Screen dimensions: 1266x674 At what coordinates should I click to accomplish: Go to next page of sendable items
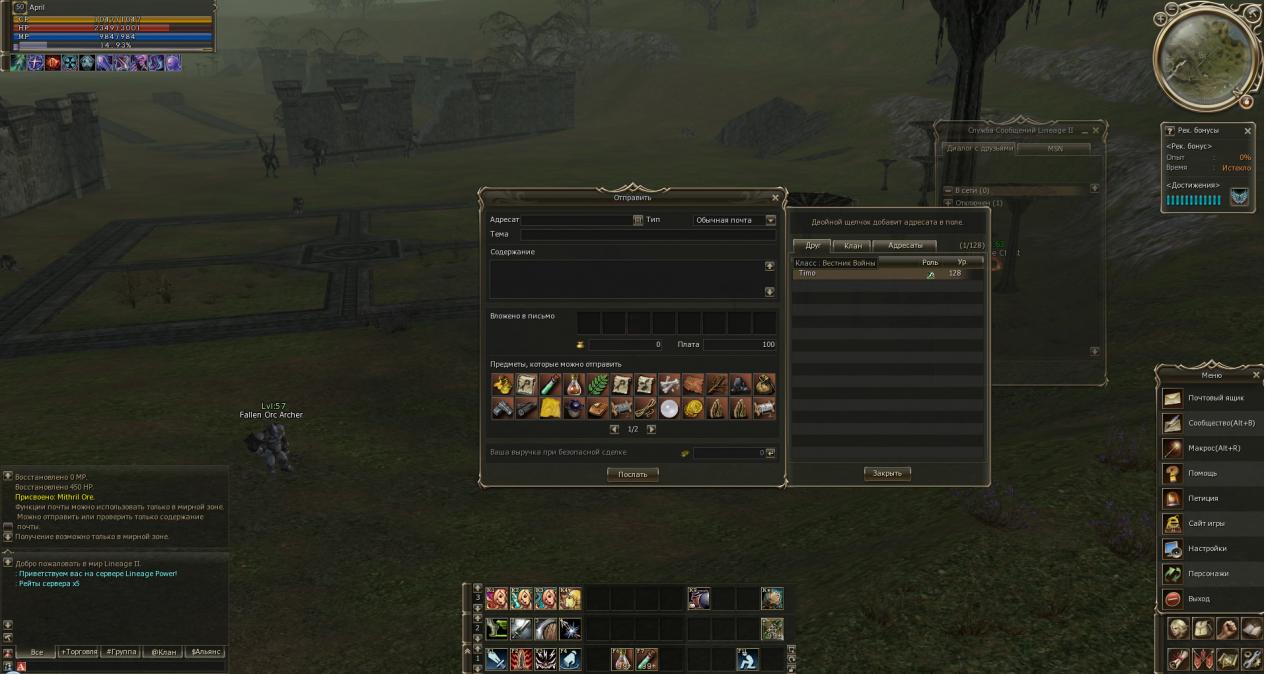tap(652, 429)
